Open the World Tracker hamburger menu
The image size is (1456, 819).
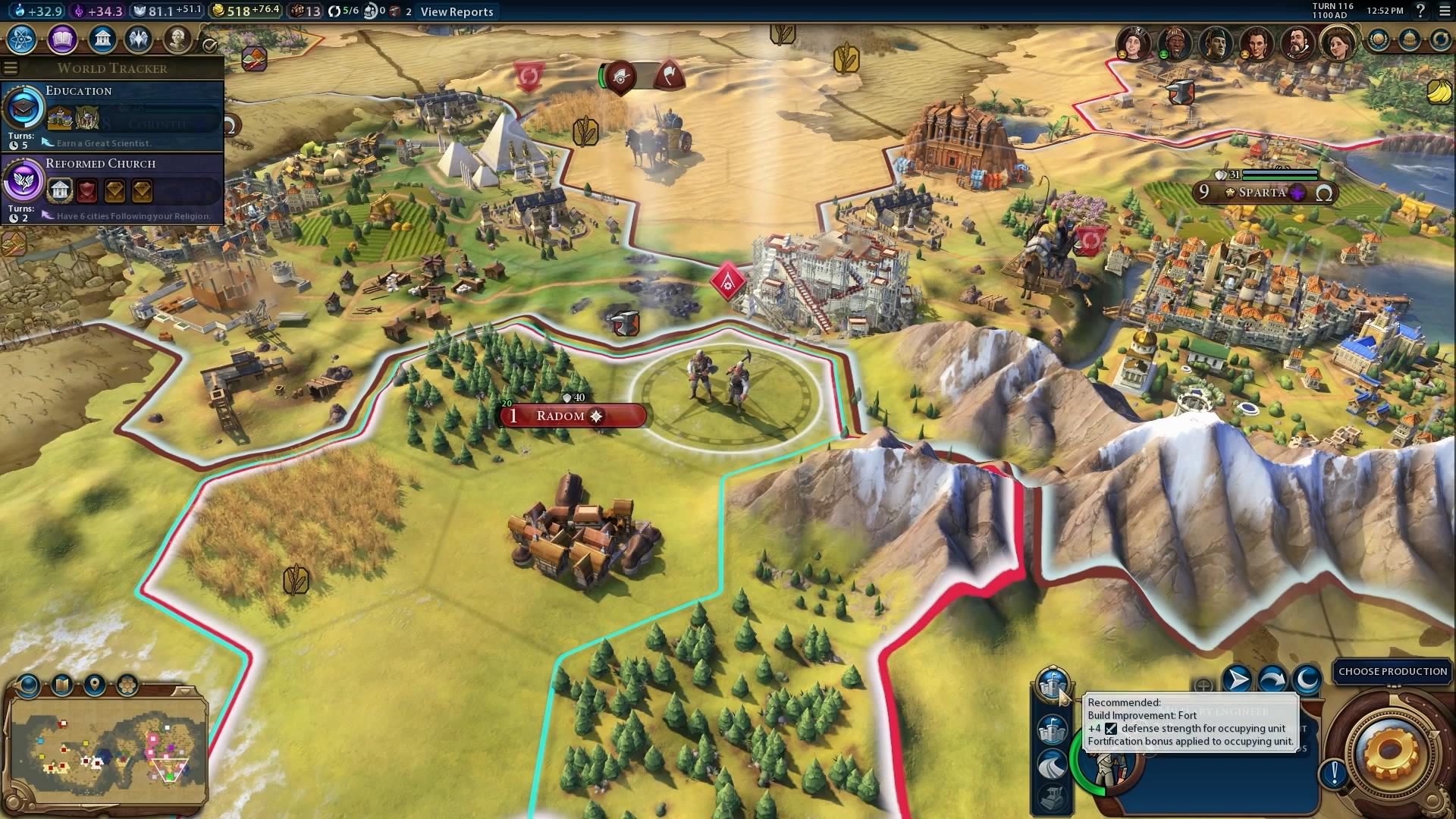click(x=10, y=67)
